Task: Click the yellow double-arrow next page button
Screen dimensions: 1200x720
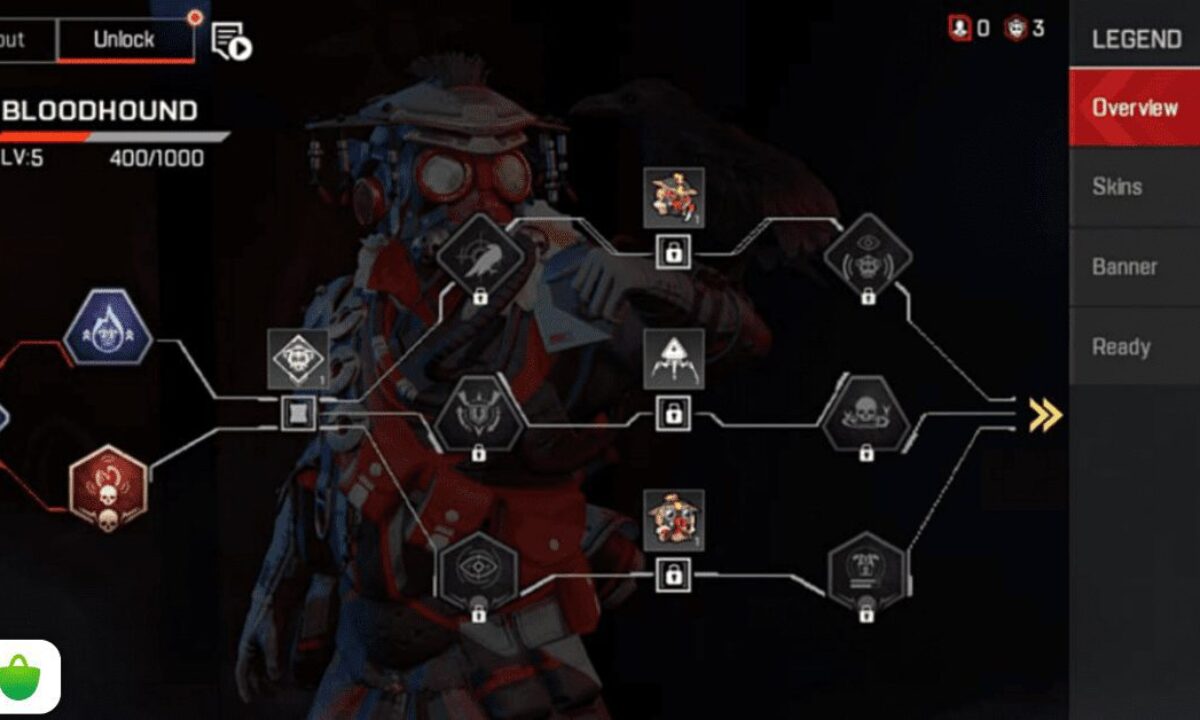Action: pos(1045,414)
